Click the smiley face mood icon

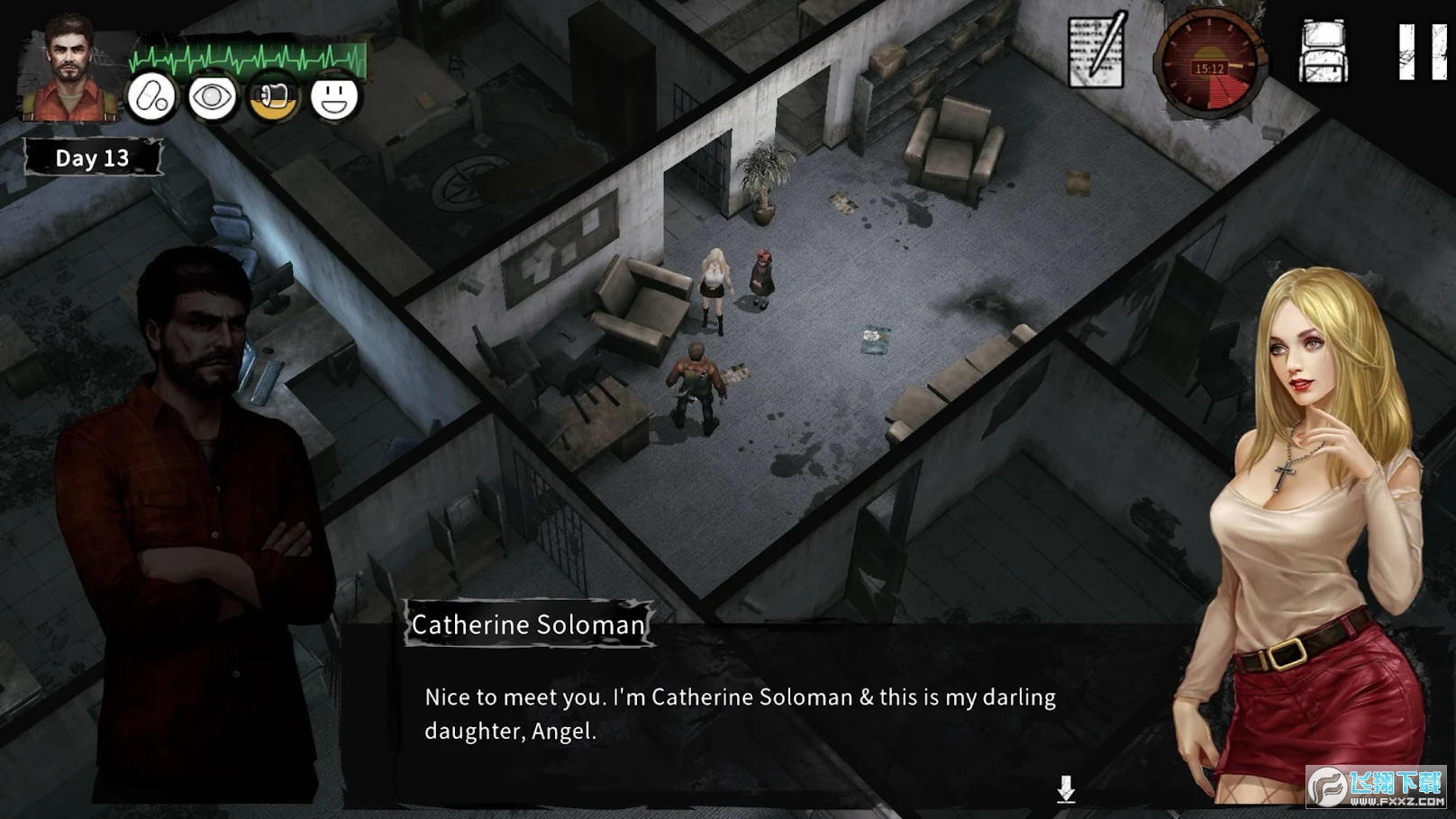click(x=334, y=97)
